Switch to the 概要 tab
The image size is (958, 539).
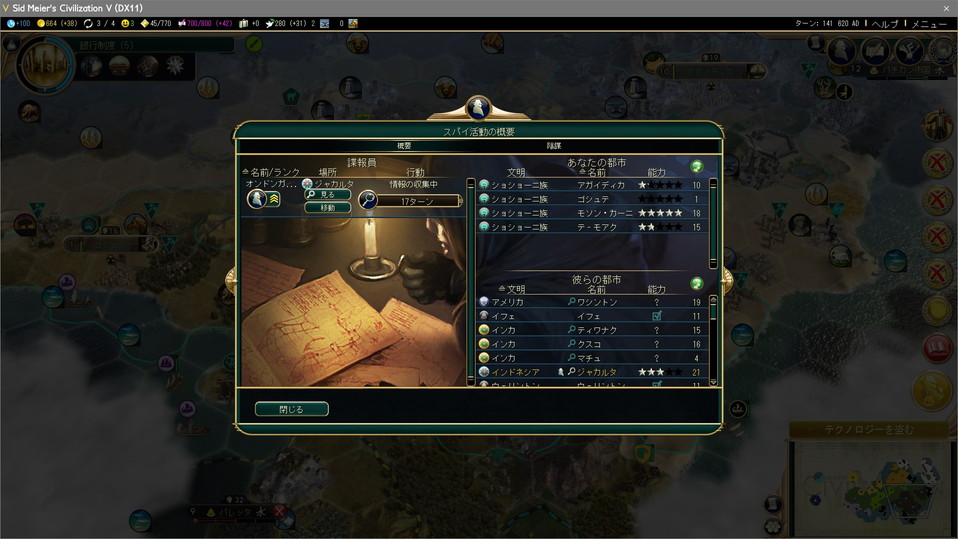404,146
